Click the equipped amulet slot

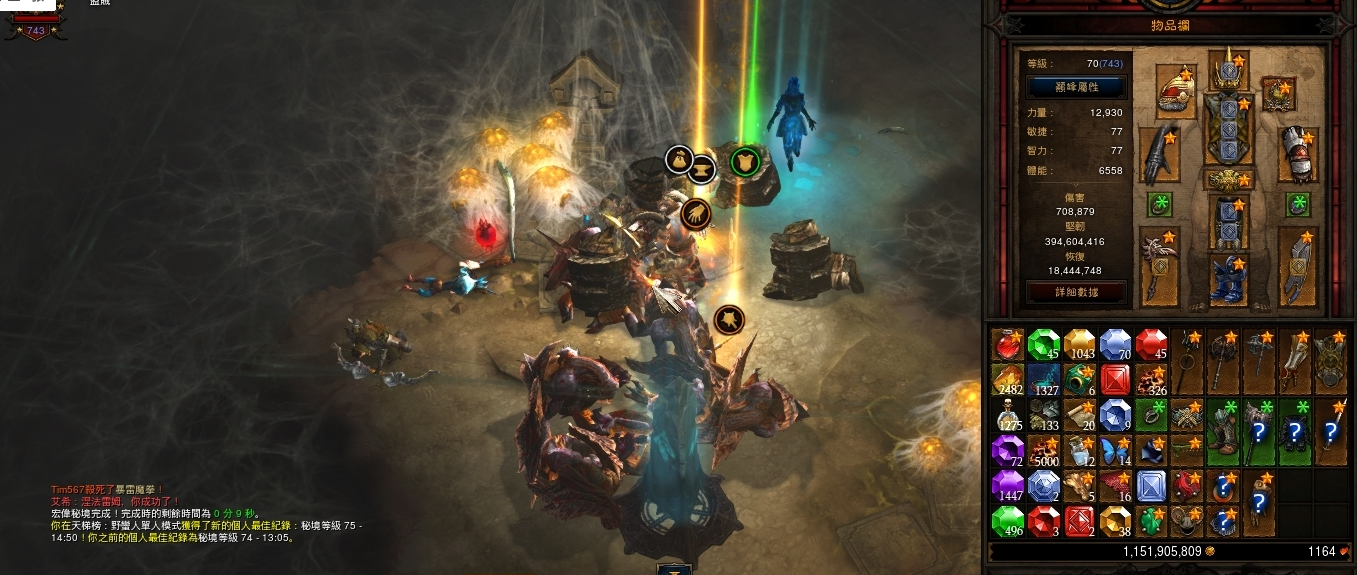tap(1277, 93)
